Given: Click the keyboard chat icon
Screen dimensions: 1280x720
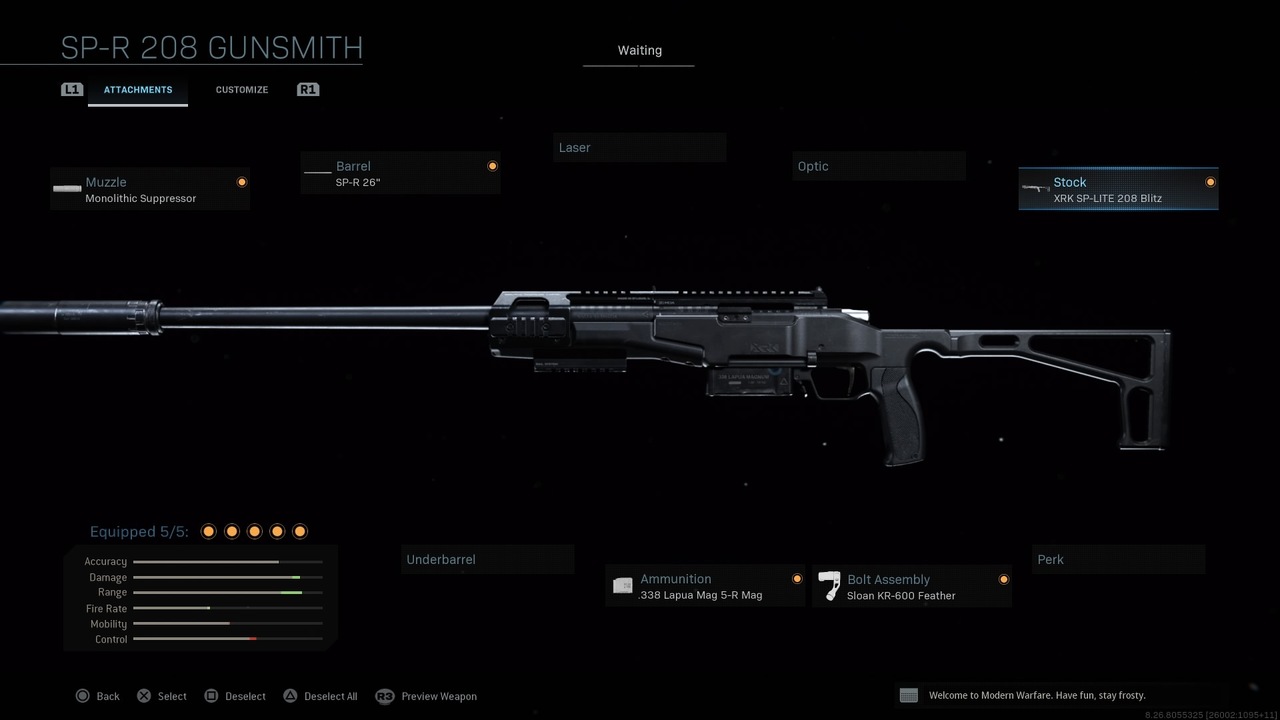Looking at the screenshot, I should (908, 695).
